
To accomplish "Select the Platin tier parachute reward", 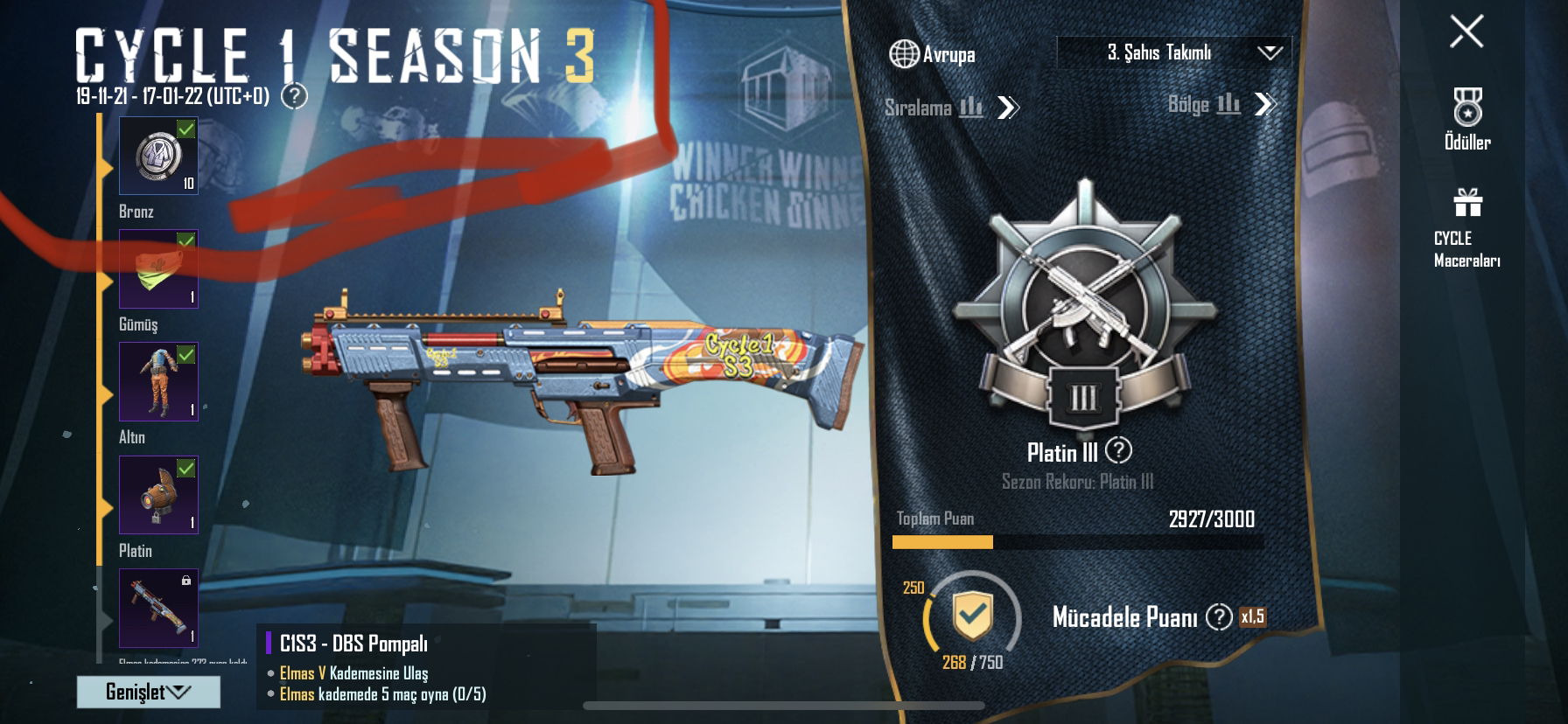I will [x=158, y=495].
